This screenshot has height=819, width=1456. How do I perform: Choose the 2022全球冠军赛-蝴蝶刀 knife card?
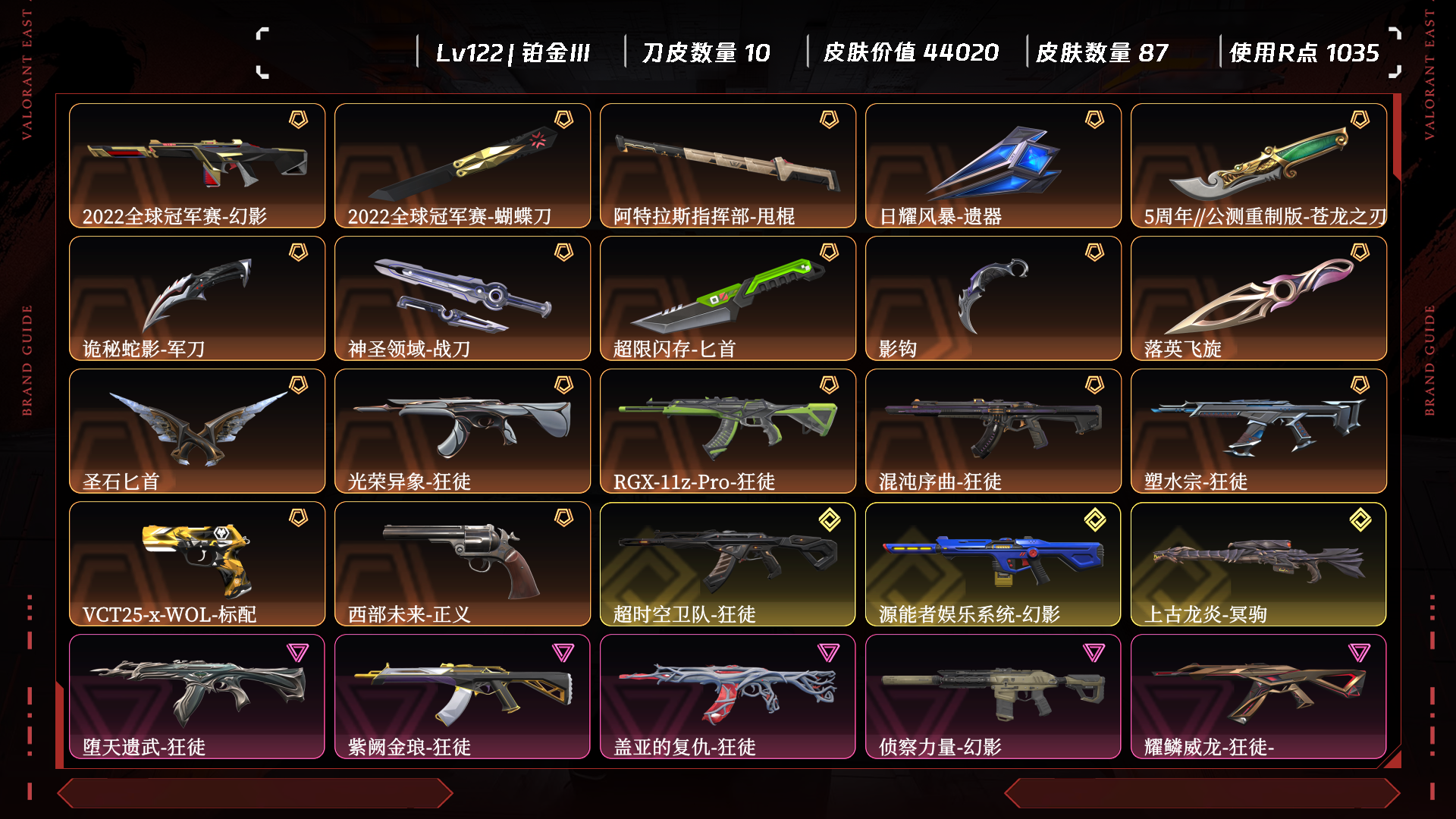point(463,165)
